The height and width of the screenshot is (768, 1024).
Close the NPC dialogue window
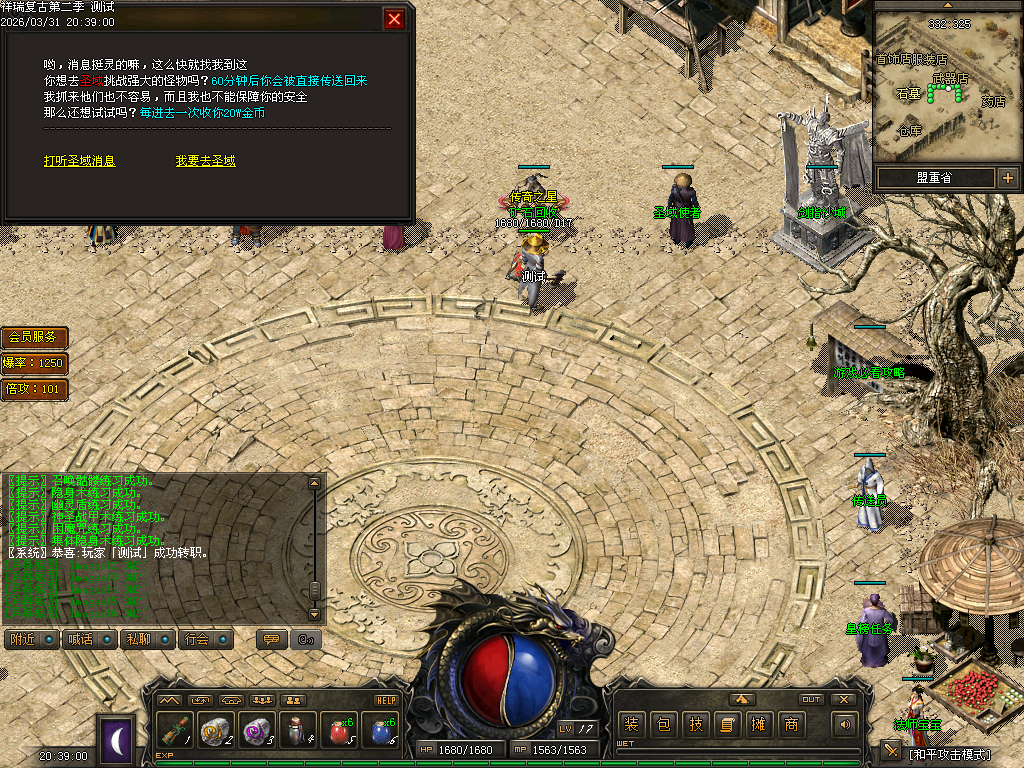tap(395, 19)
